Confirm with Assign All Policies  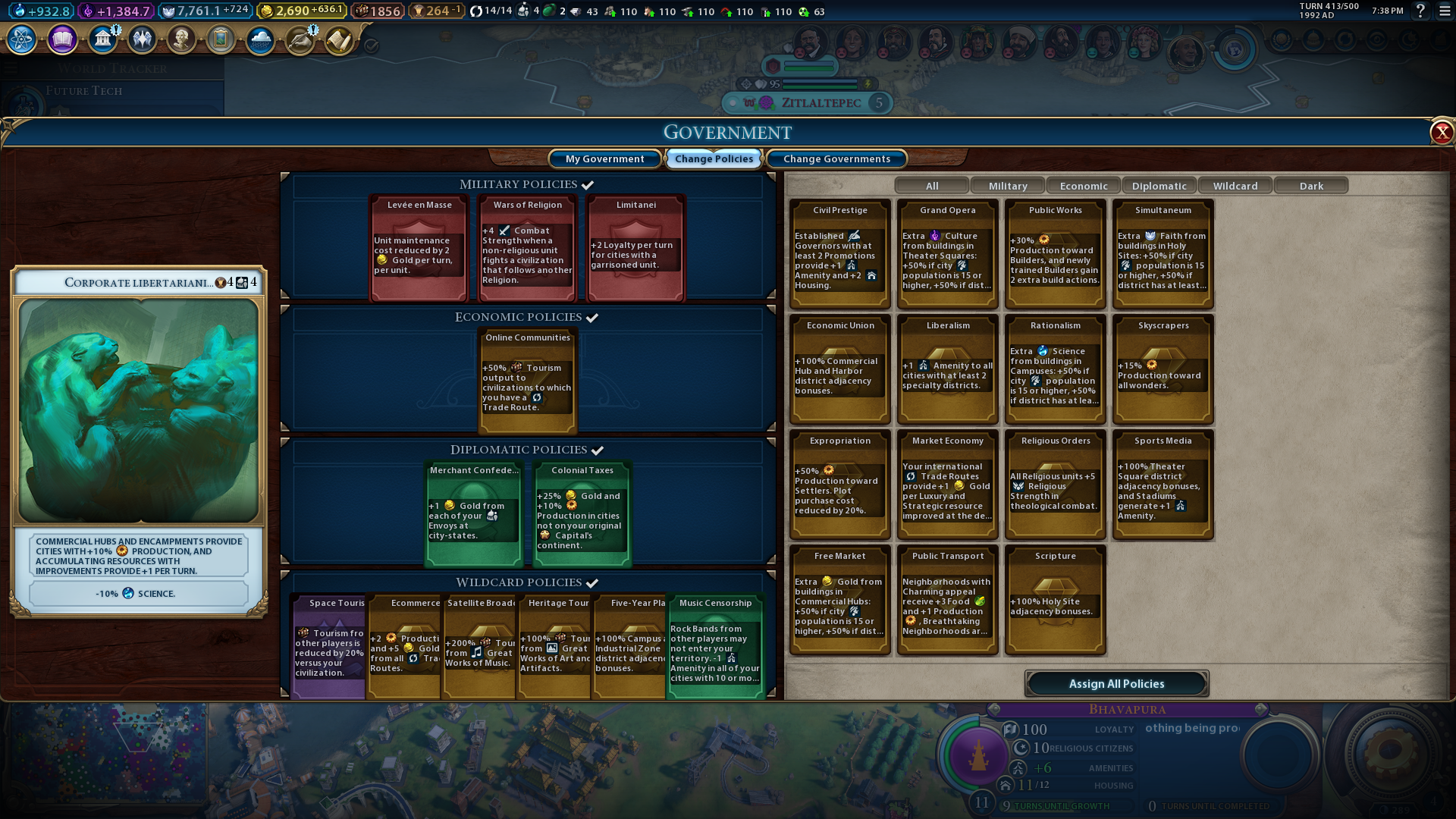click(1116, 683)
